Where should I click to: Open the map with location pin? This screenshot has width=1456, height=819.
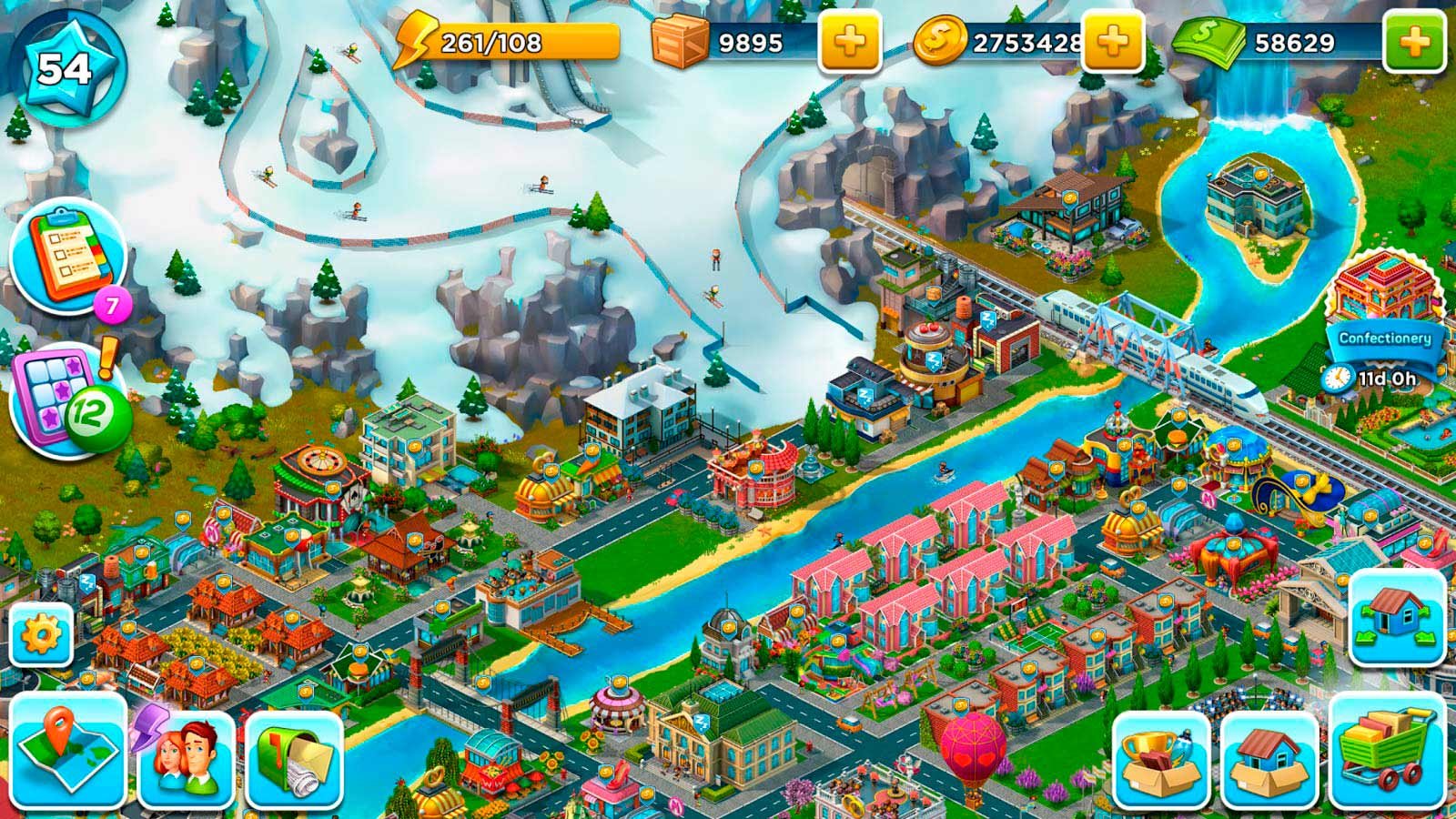coord(68,751)
